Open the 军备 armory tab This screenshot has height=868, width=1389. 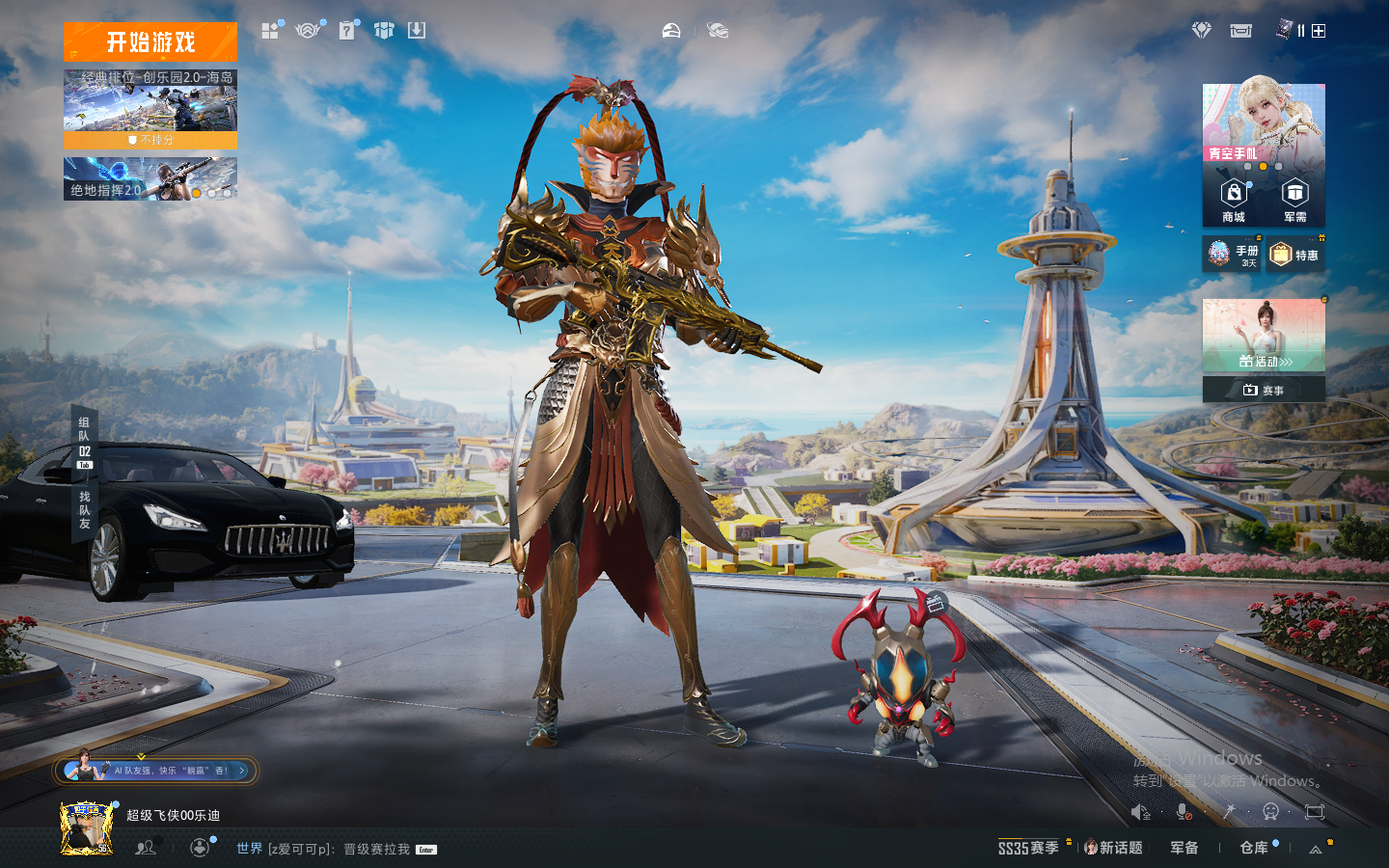[x=1185, y=848]
